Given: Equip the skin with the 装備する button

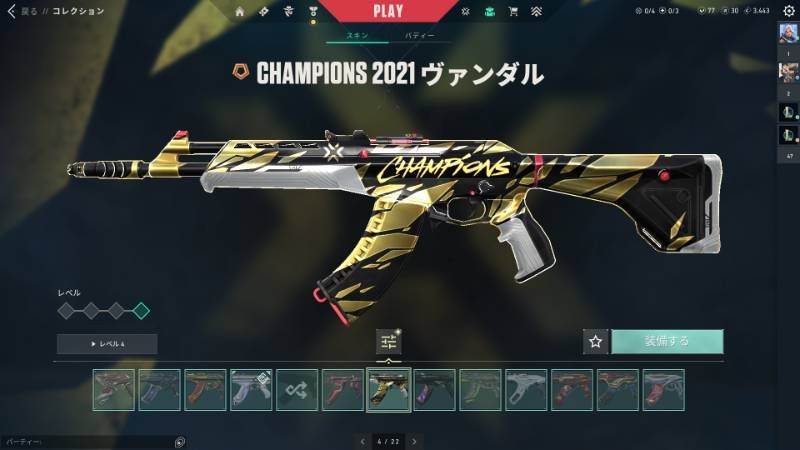Looking at the screenshot, I should [667, 341].
